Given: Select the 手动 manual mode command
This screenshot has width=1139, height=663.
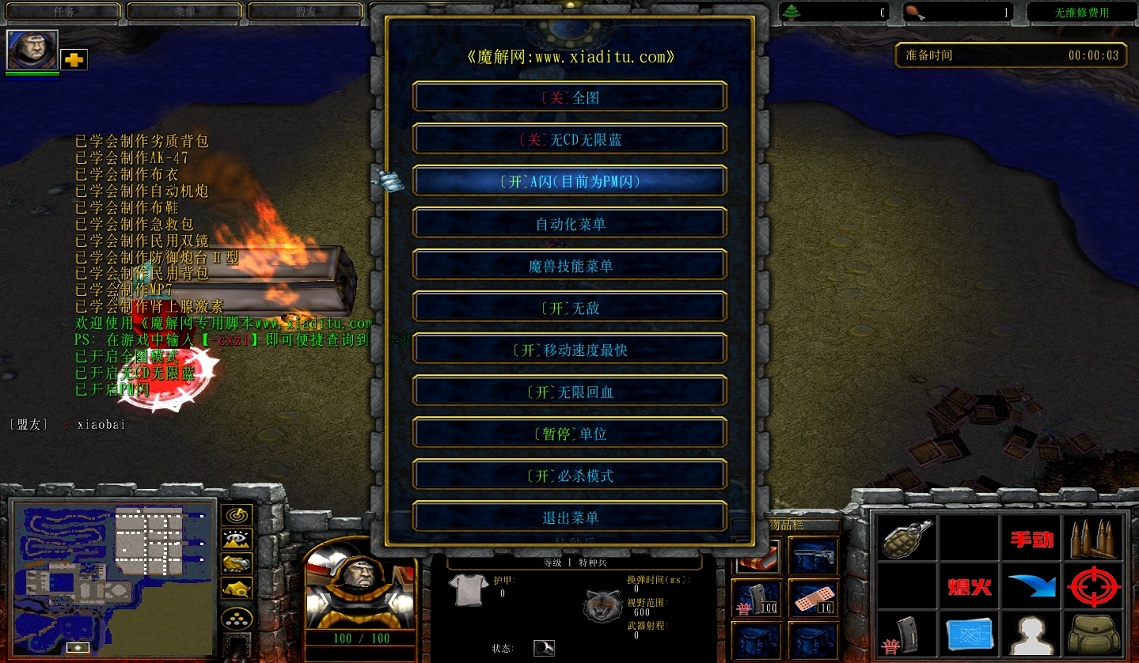Looking at the screenshot, I should [1032, 540].
